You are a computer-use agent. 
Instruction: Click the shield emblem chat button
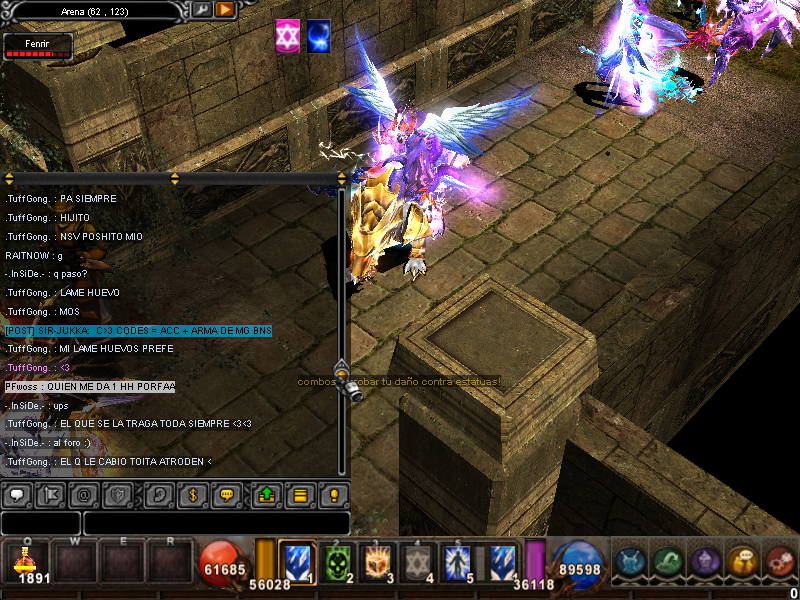[x=117, y=494]
